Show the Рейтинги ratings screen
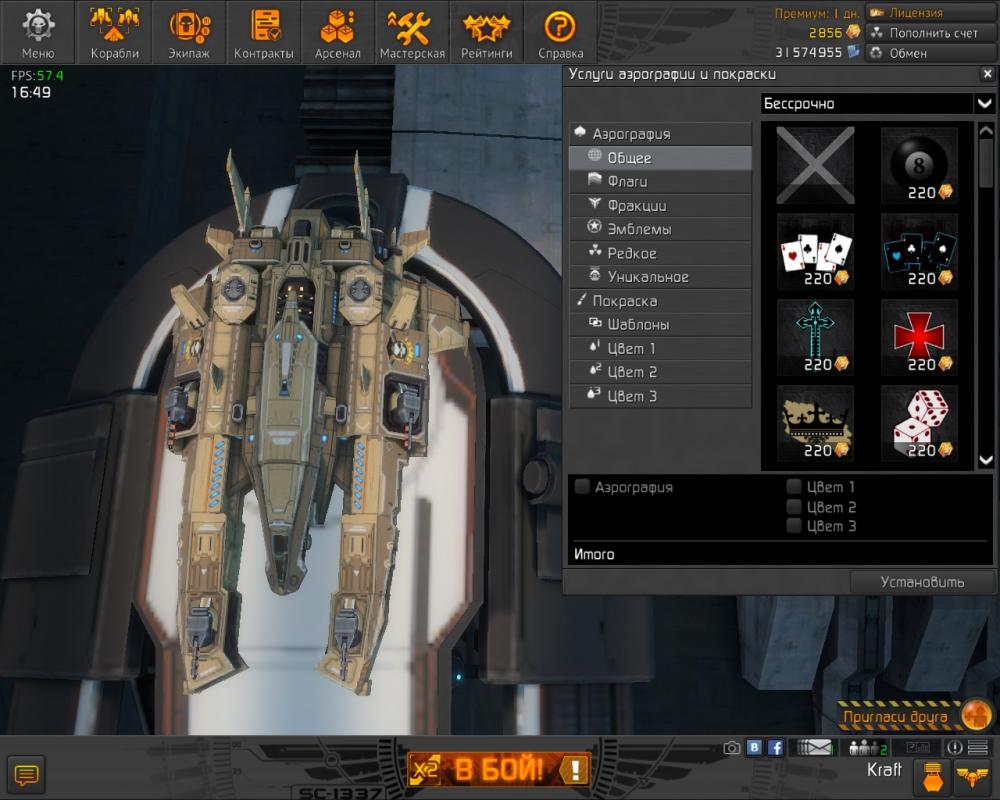The image size is (1000, 800). point(486,32)
